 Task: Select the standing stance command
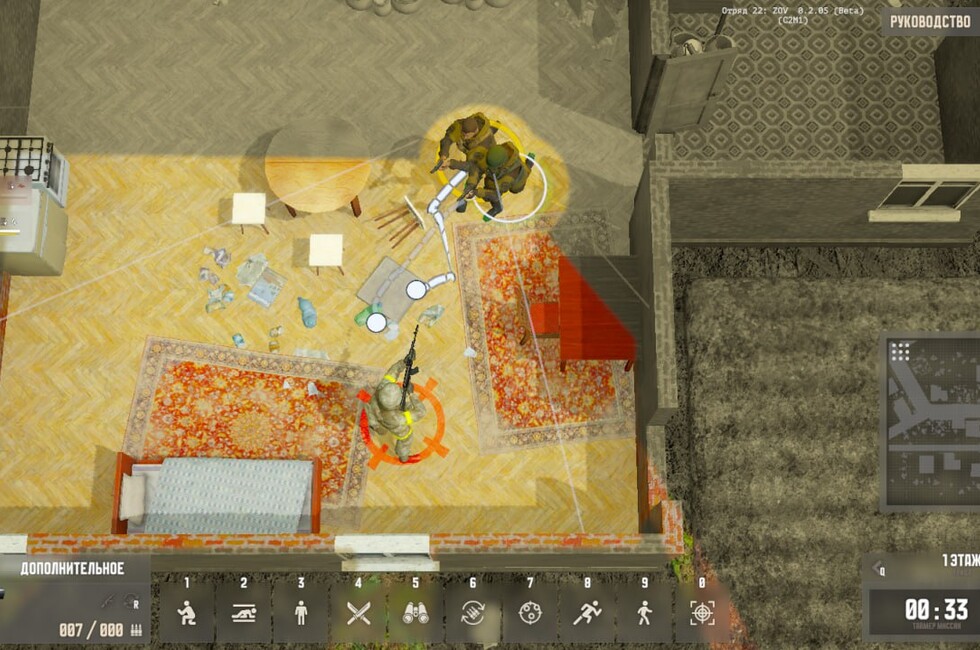tap(301, 612)
